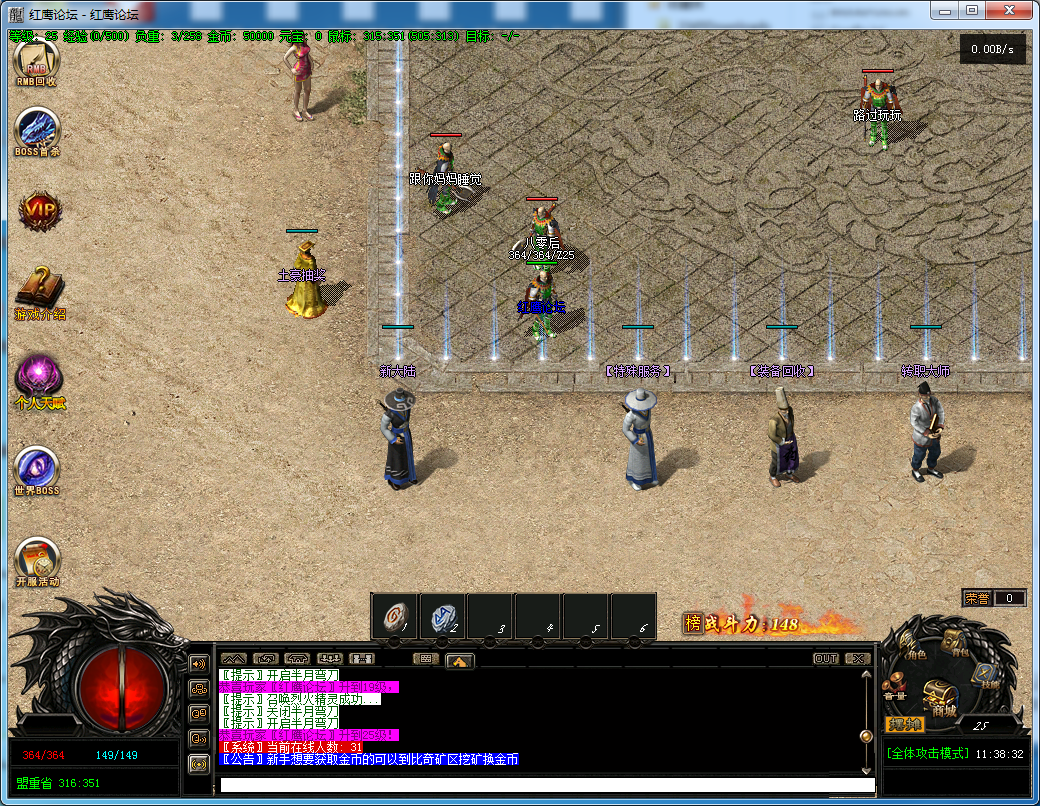Click the chat text input box
Viewport: 1040px width, 806px height.
547,785
